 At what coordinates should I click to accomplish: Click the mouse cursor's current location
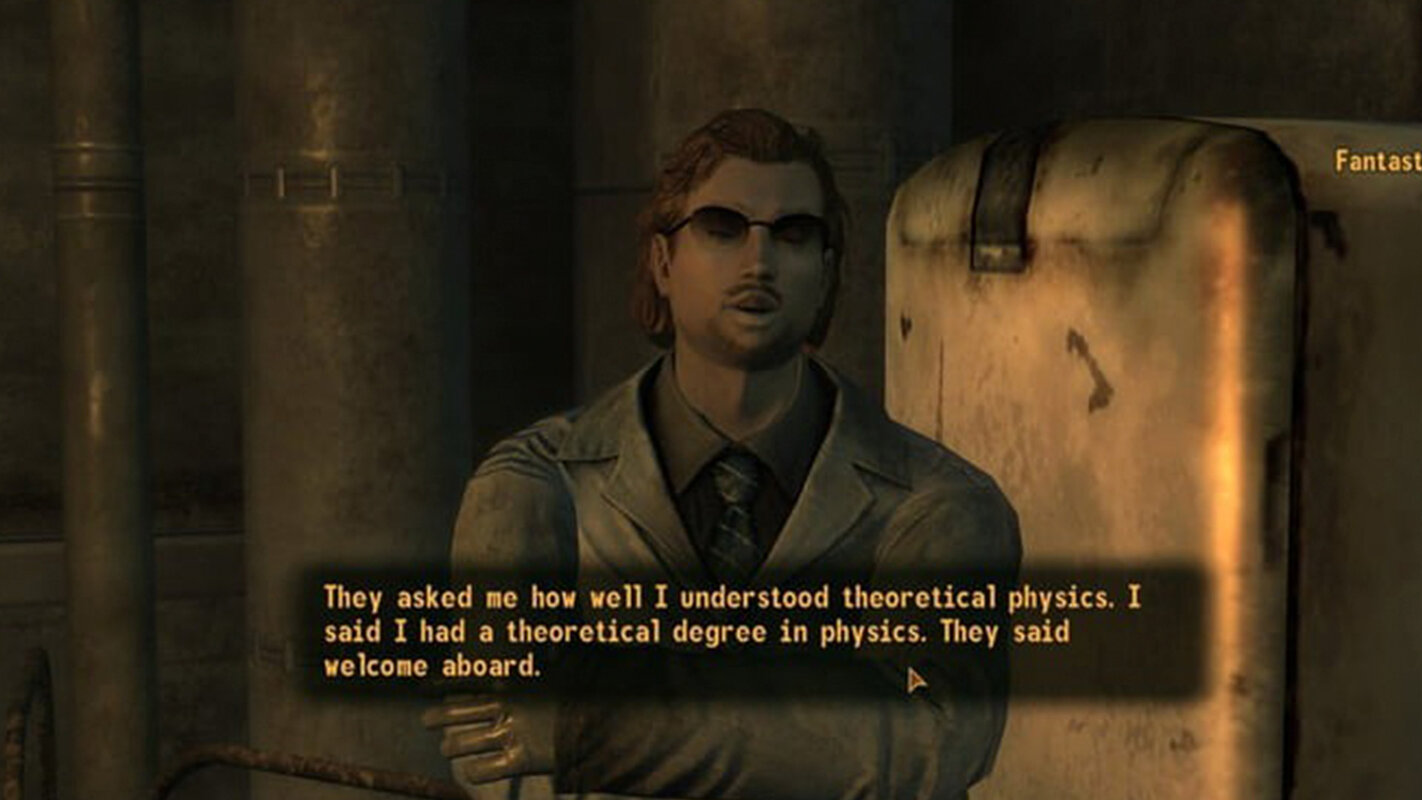[x=913, y=678]
